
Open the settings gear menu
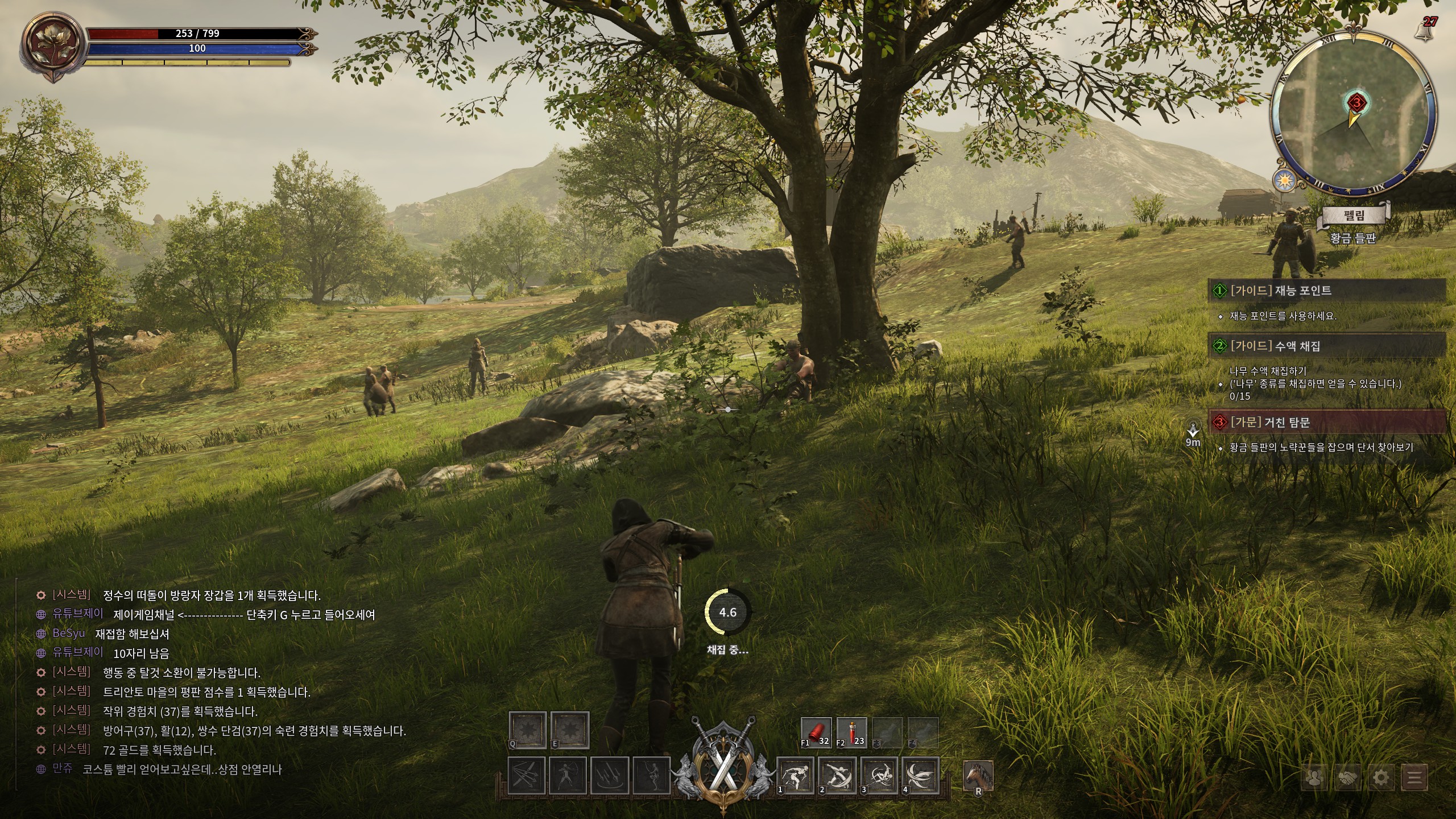[1382, 777]
